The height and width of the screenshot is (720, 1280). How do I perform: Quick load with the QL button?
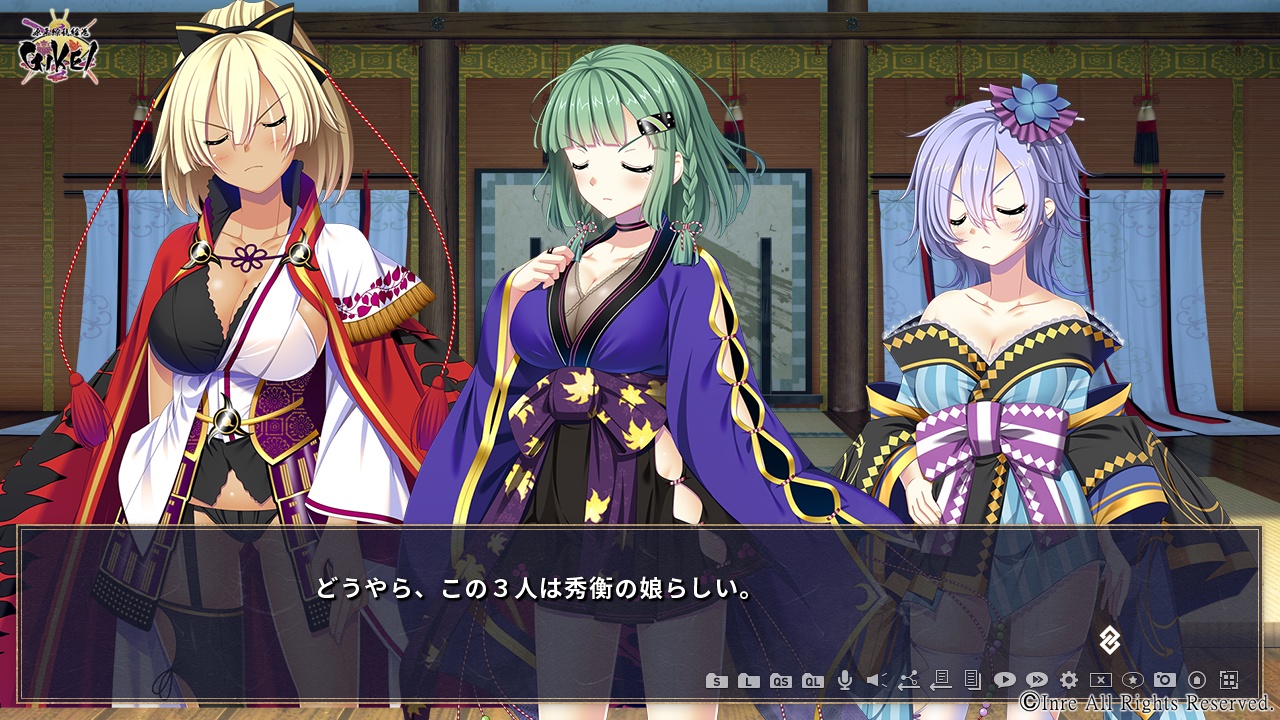pos(813,681)
